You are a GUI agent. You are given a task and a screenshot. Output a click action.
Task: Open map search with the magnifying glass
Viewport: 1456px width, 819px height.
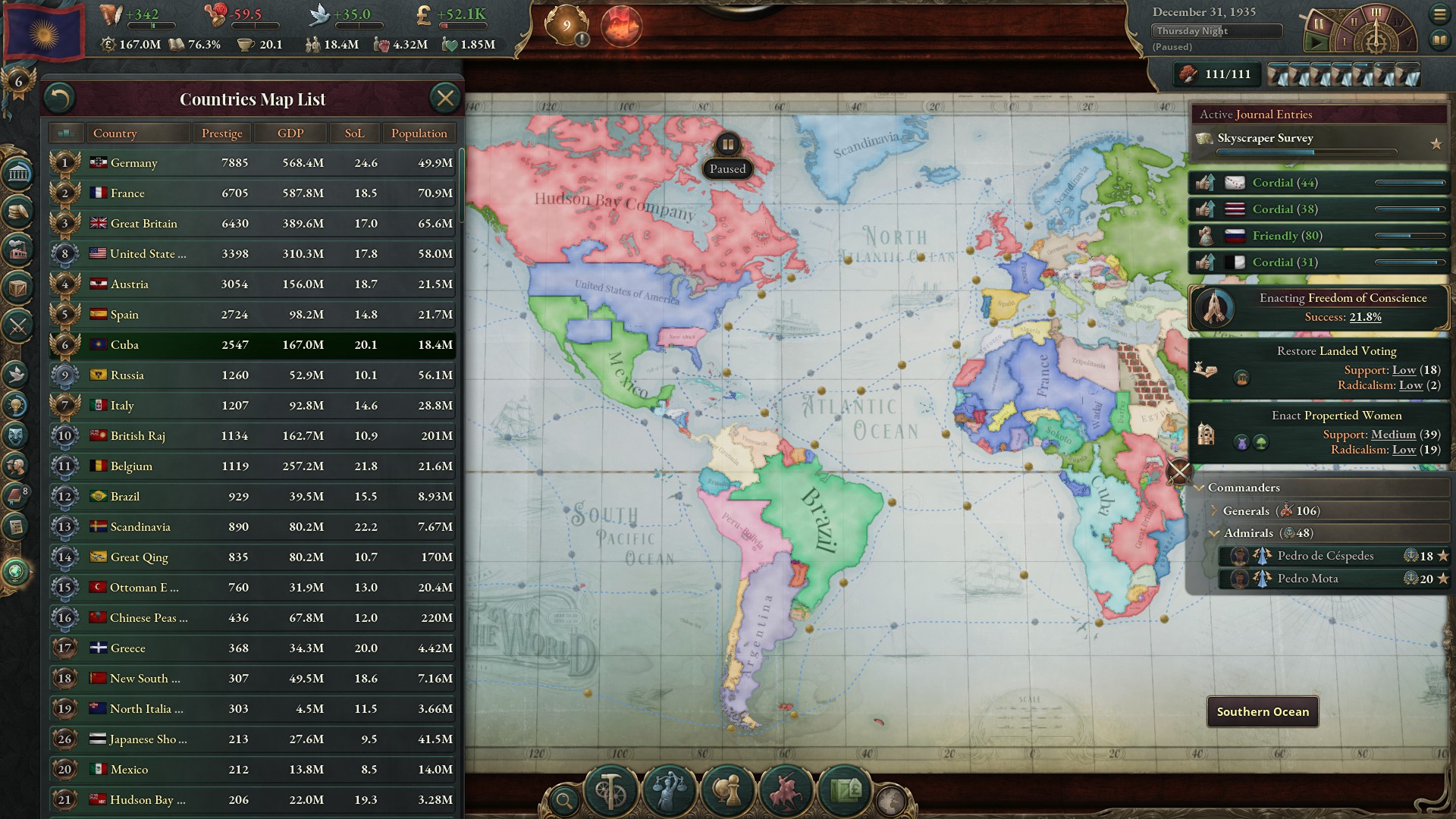tap(564, 799)
